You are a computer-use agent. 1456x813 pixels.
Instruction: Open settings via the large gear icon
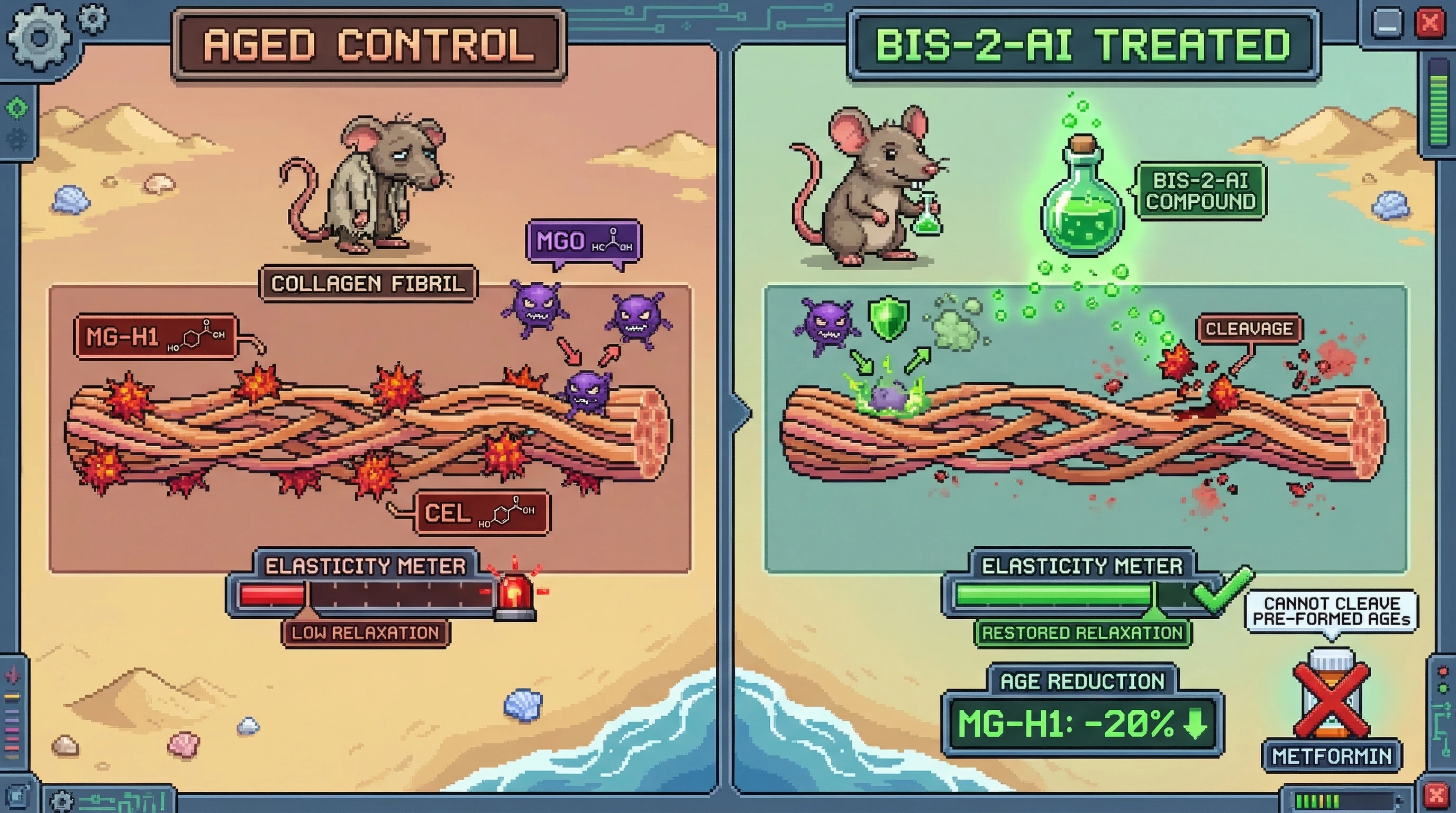(x=39, y=37)
